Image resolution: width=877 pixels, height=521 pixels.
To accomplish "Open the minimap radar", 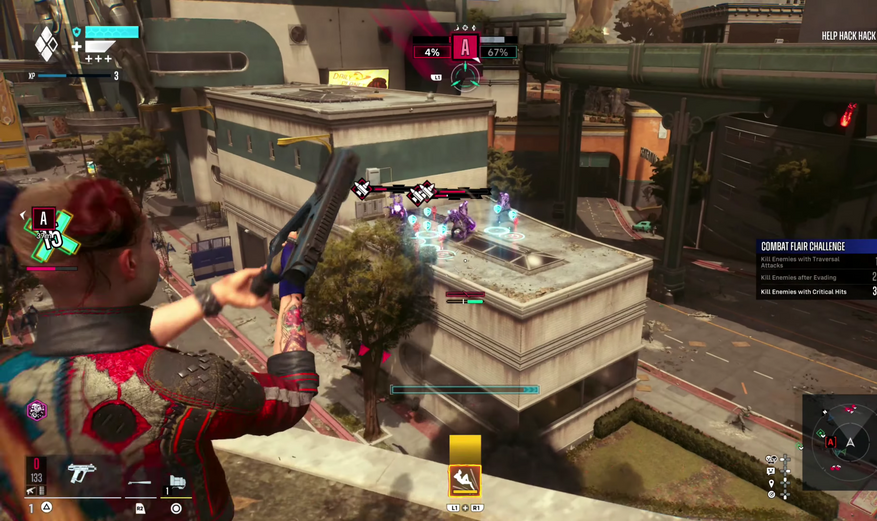I will pos(850,441).
